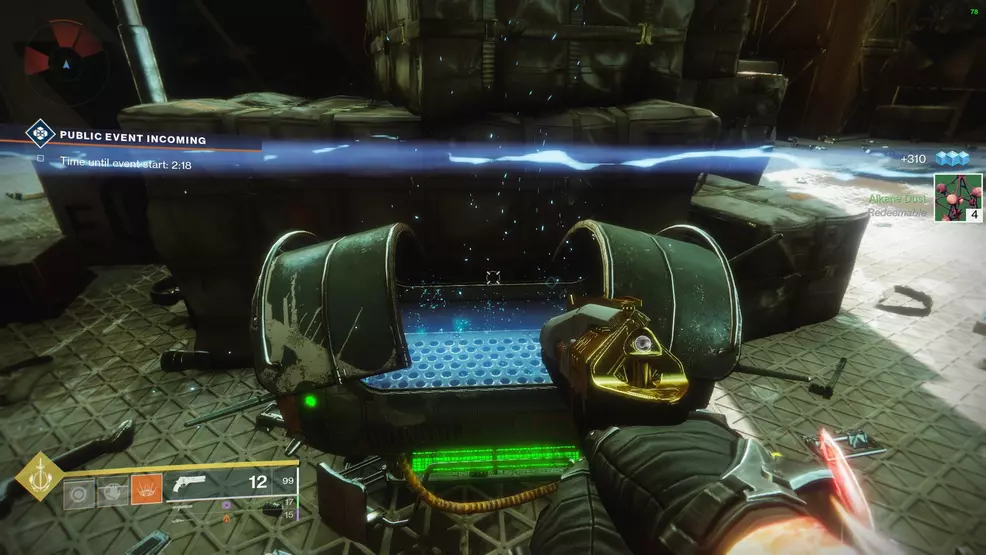Click the Alkane Dust loot icon
Screen dimensions: 986x555
click(x=957, y=199)
